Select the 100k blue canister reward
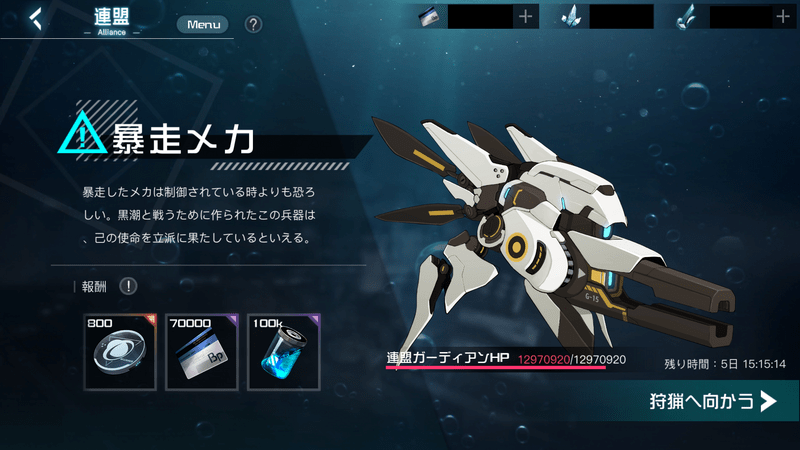The width and height of the screenshot is (800, 450). click(284, 351)
